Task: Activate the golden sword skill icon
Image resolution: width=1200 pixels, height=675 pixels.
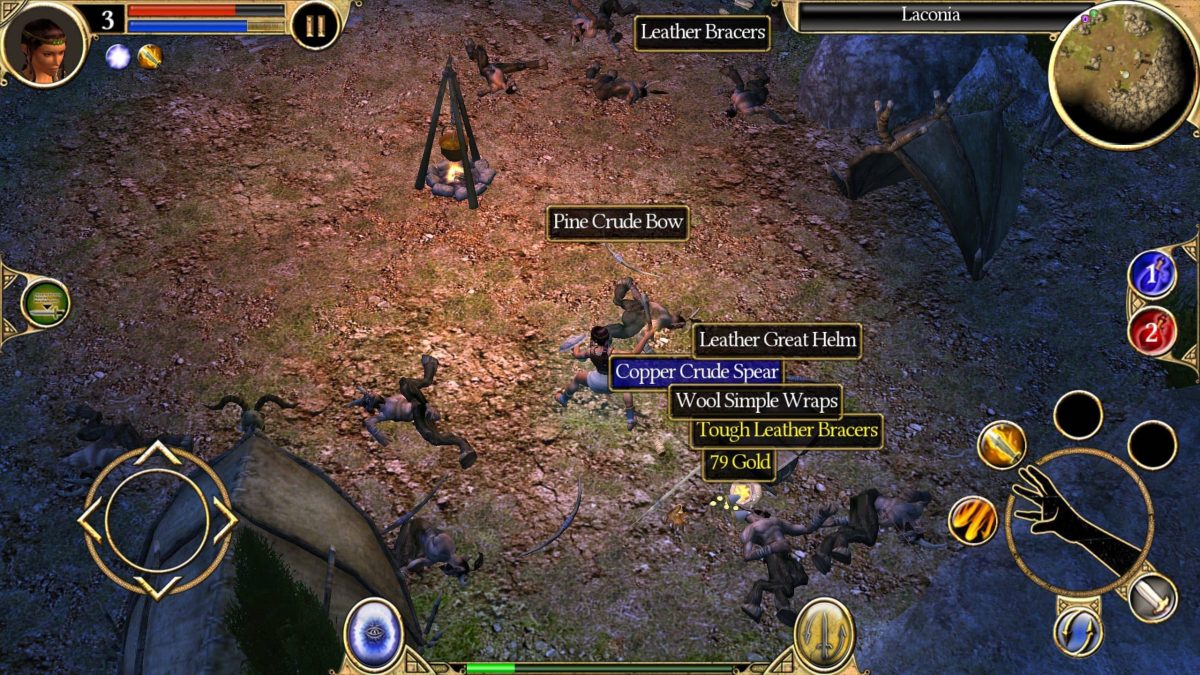Action: coord(1002,445)
